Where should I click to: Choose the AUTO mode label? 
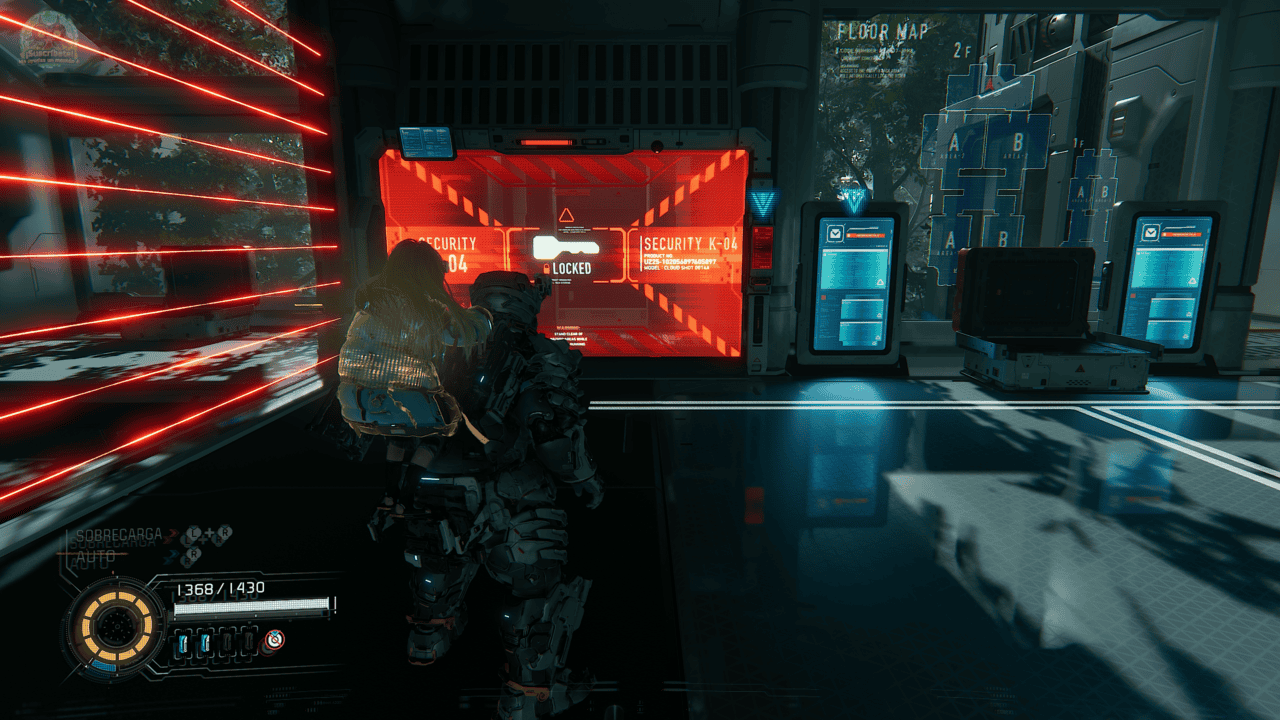94,562
